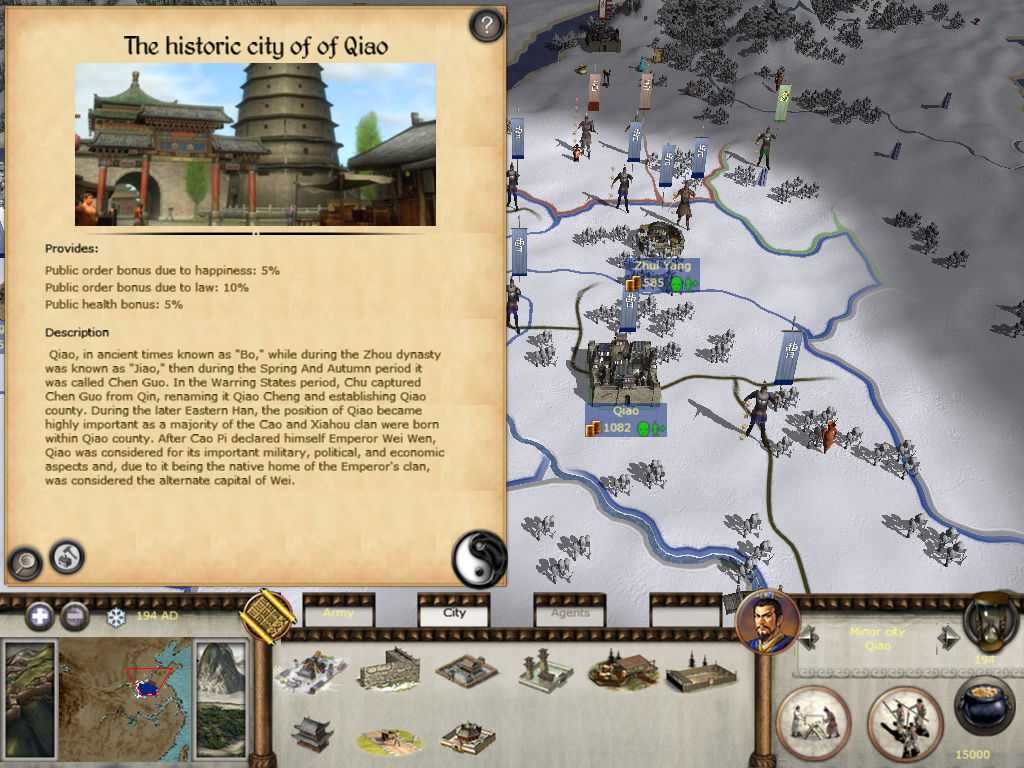The image size is (1024, 768).
Task: Select the City tab
Action: pos(454,613)
